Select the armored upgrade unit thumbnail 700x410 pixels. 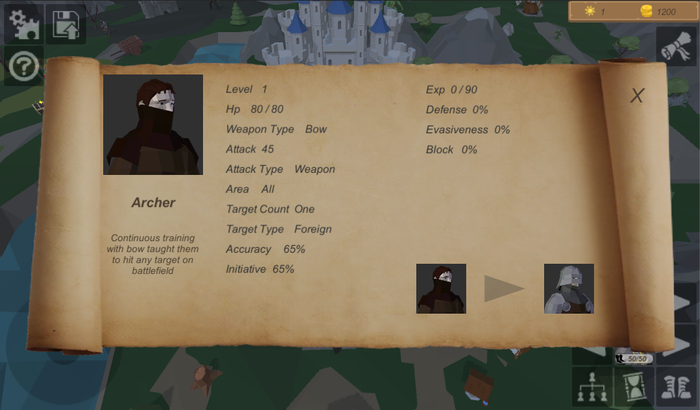[x=569, y=289]
